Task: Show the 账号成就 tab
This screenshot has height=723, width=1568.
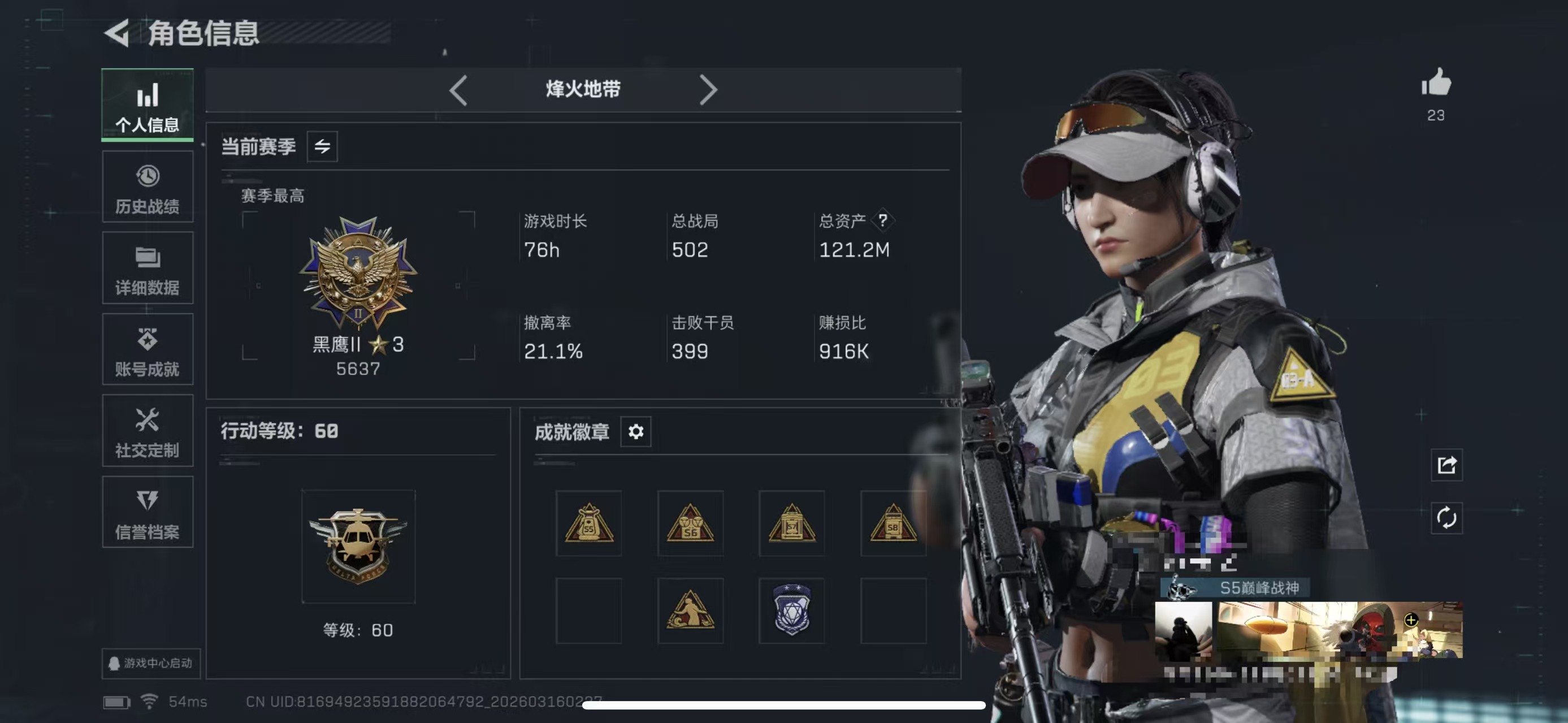Action: (148, 350)
